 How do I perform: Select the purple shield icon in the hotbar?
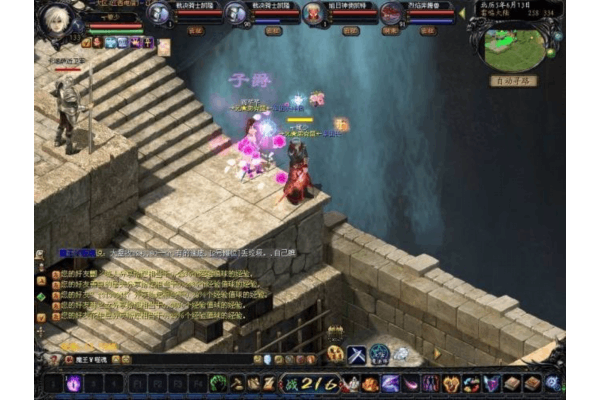491,383
